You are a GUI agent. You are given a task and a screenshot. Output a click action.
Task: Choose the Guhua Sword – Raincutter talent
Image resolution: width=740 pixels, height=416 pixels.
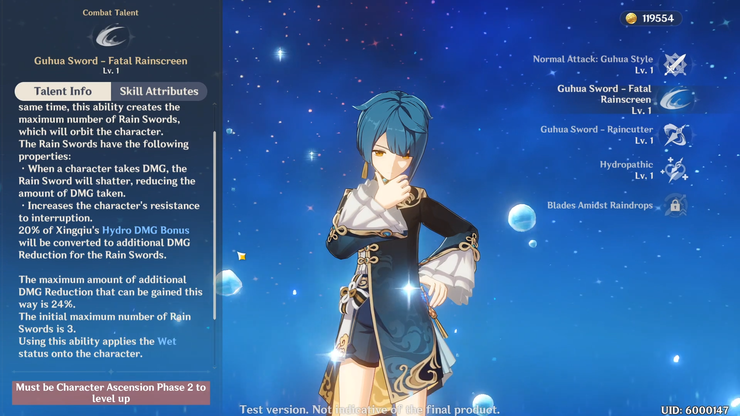675,134
